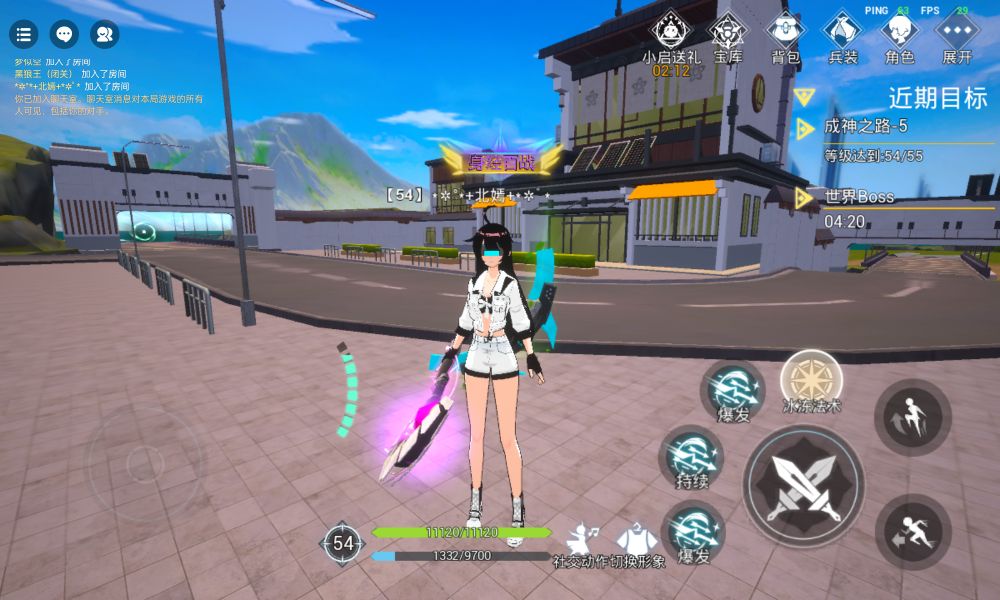1000x600 pixels.
Task: Open 社交动作 social emotes
Action: pos(582,546)
